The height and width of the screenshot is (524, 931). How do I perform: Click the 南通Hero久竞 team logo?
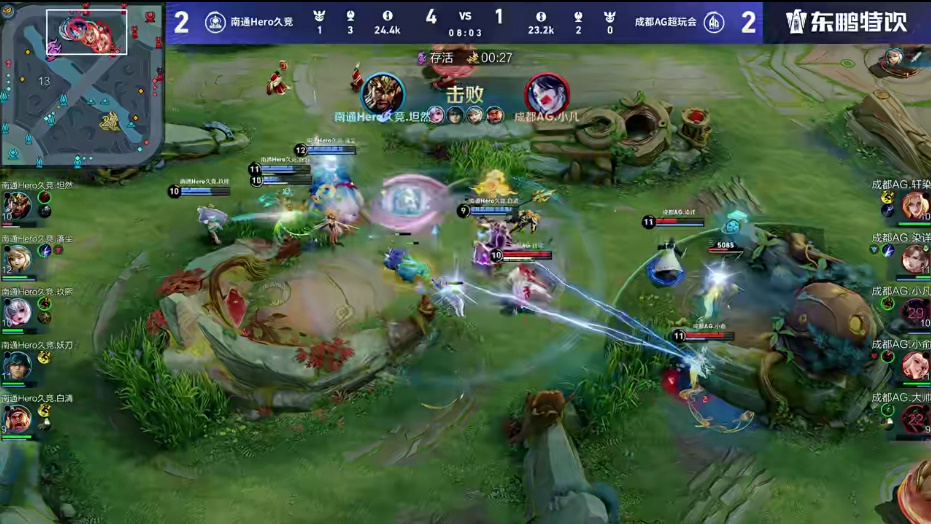click(x=215, y=22)
